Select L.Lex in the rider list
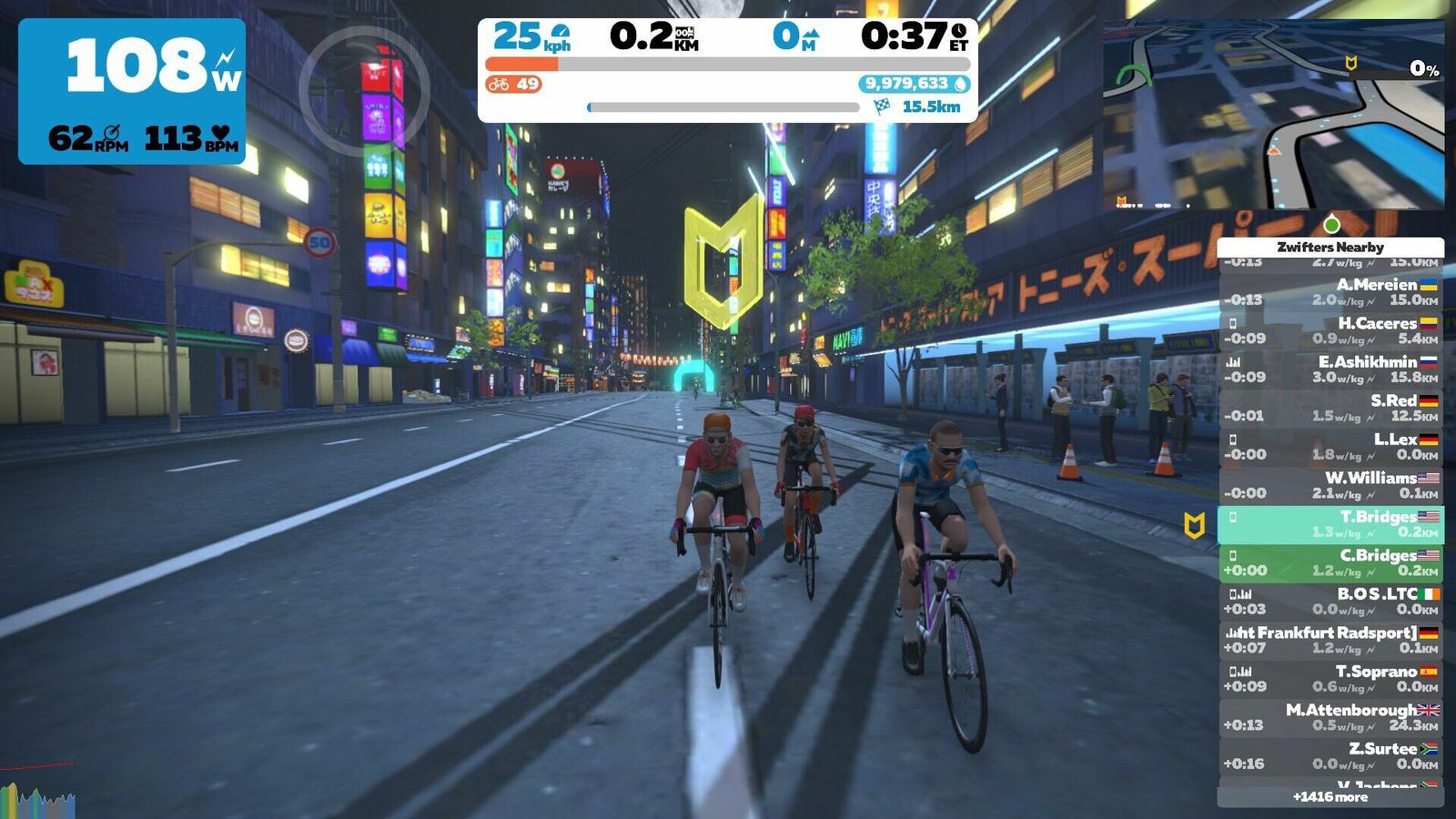Screen dimensions: 1456x819 (x=1330, y=447)
